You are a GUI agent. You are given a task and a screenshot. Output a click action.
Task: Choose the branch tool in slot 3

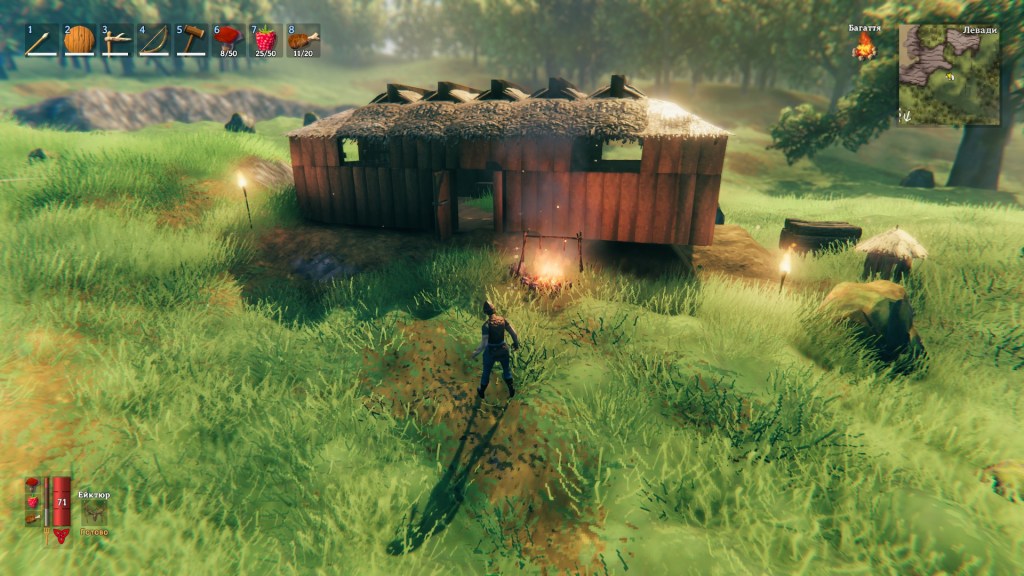[116, 40]
